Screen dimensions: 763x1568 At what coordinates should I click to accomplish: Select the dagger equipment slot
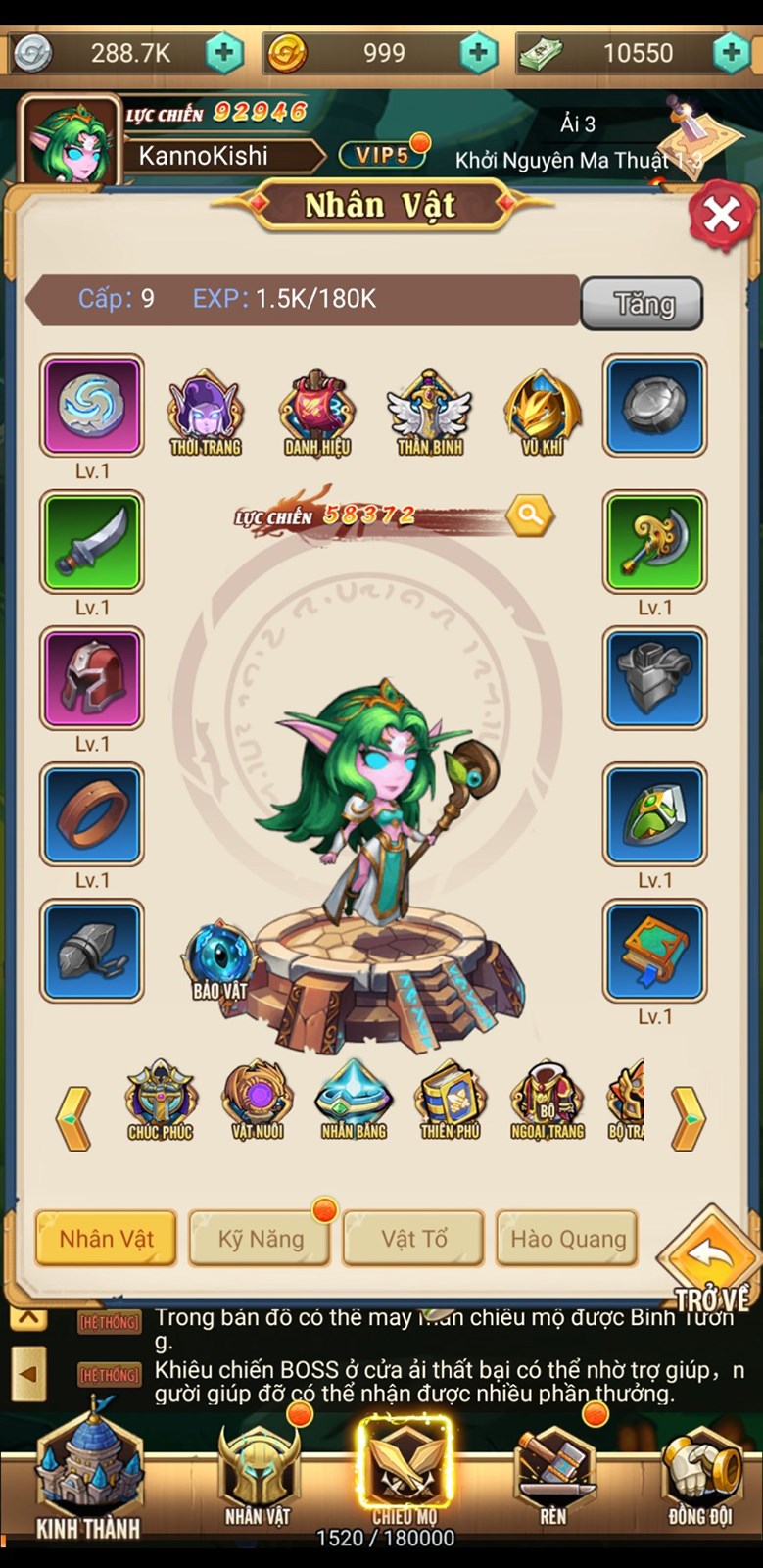92,541
